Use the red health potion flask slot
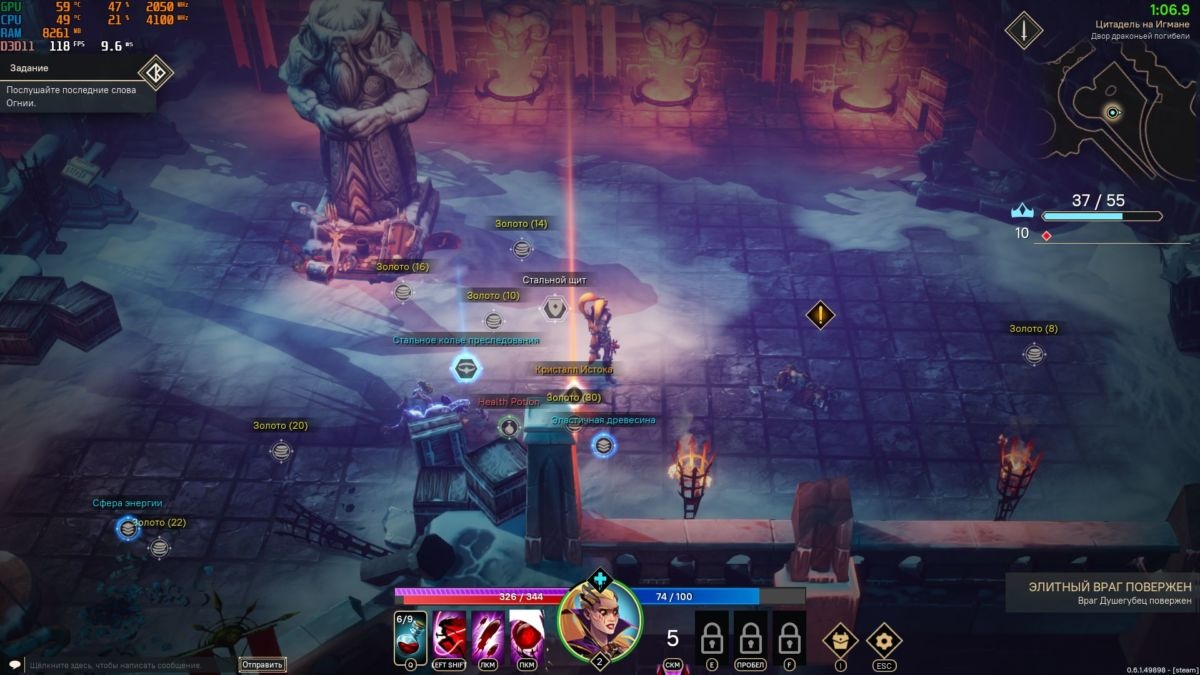 coord(410,637)
